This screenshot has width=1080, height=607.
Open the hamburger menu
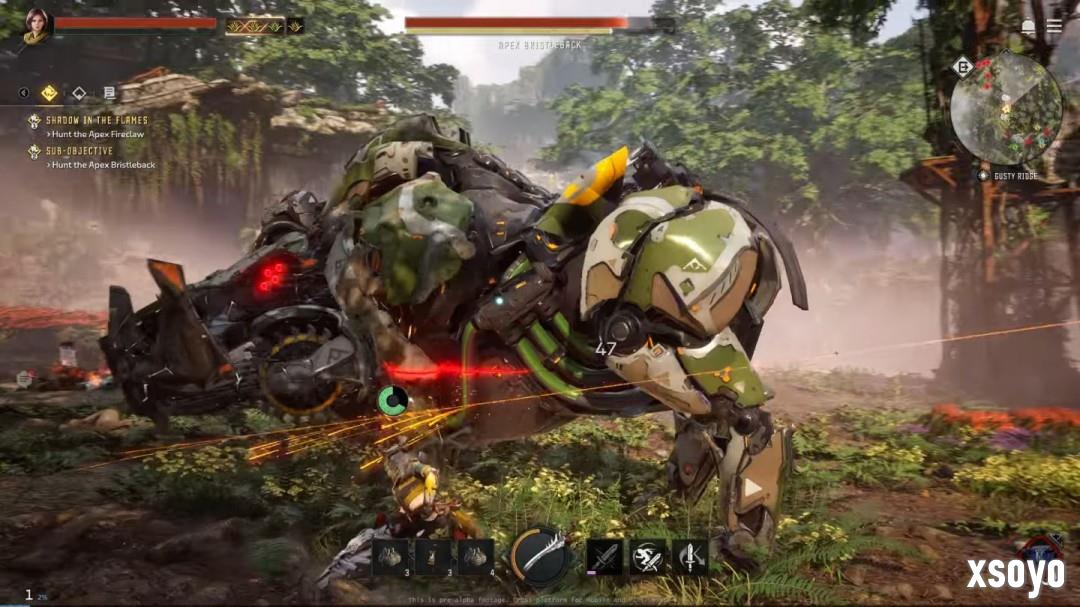1054,27
